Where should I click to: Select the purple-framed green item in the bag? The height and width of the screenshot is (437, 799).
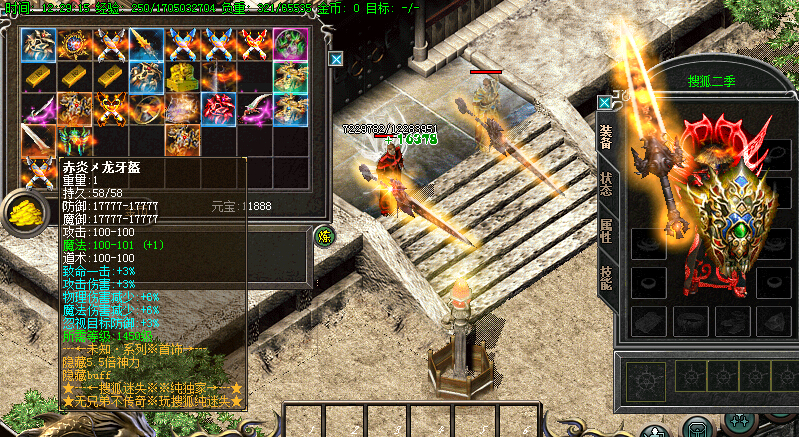pos(290,44)
